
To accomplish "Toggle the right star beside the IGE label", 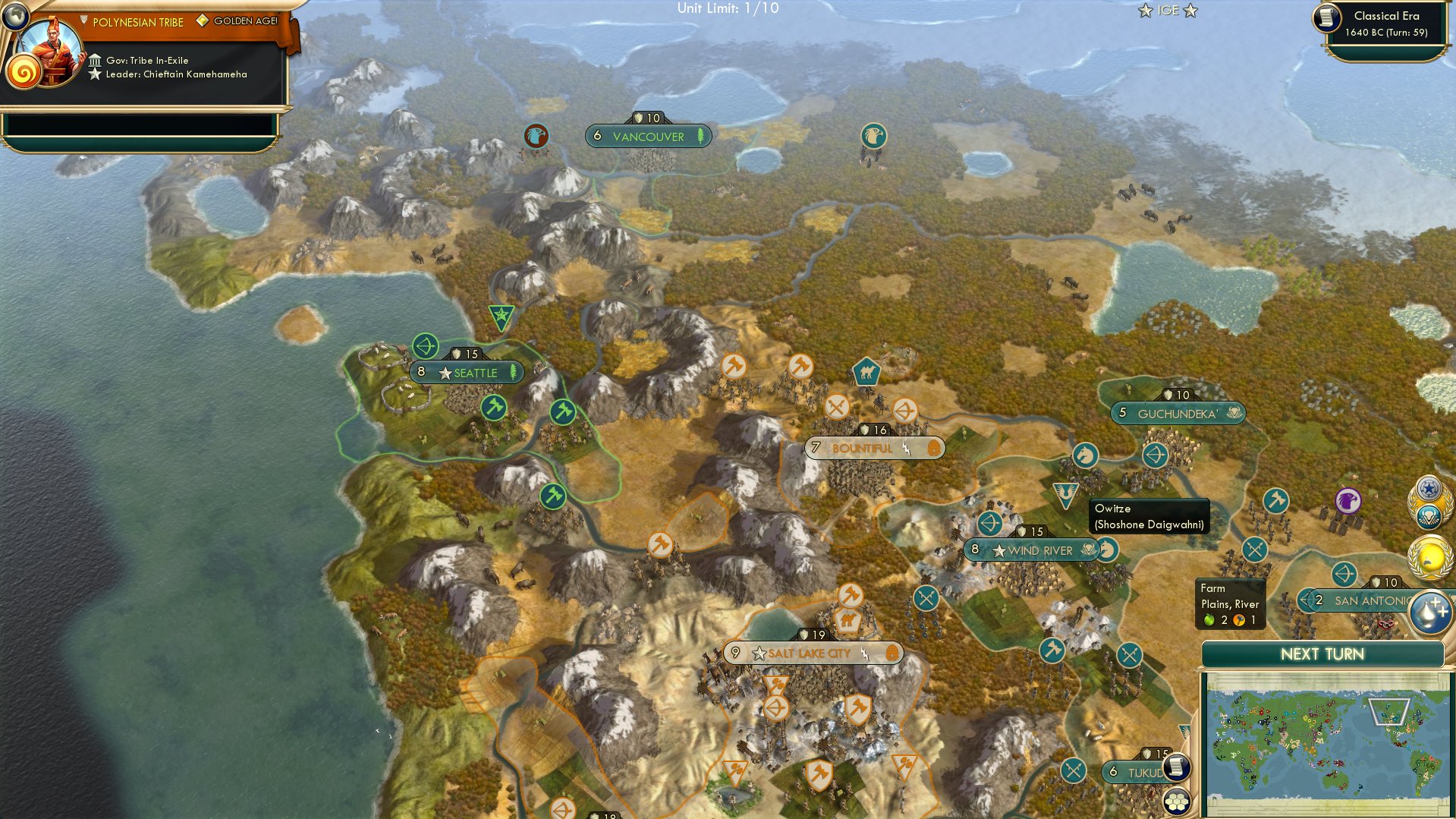I will (1190, 11).
